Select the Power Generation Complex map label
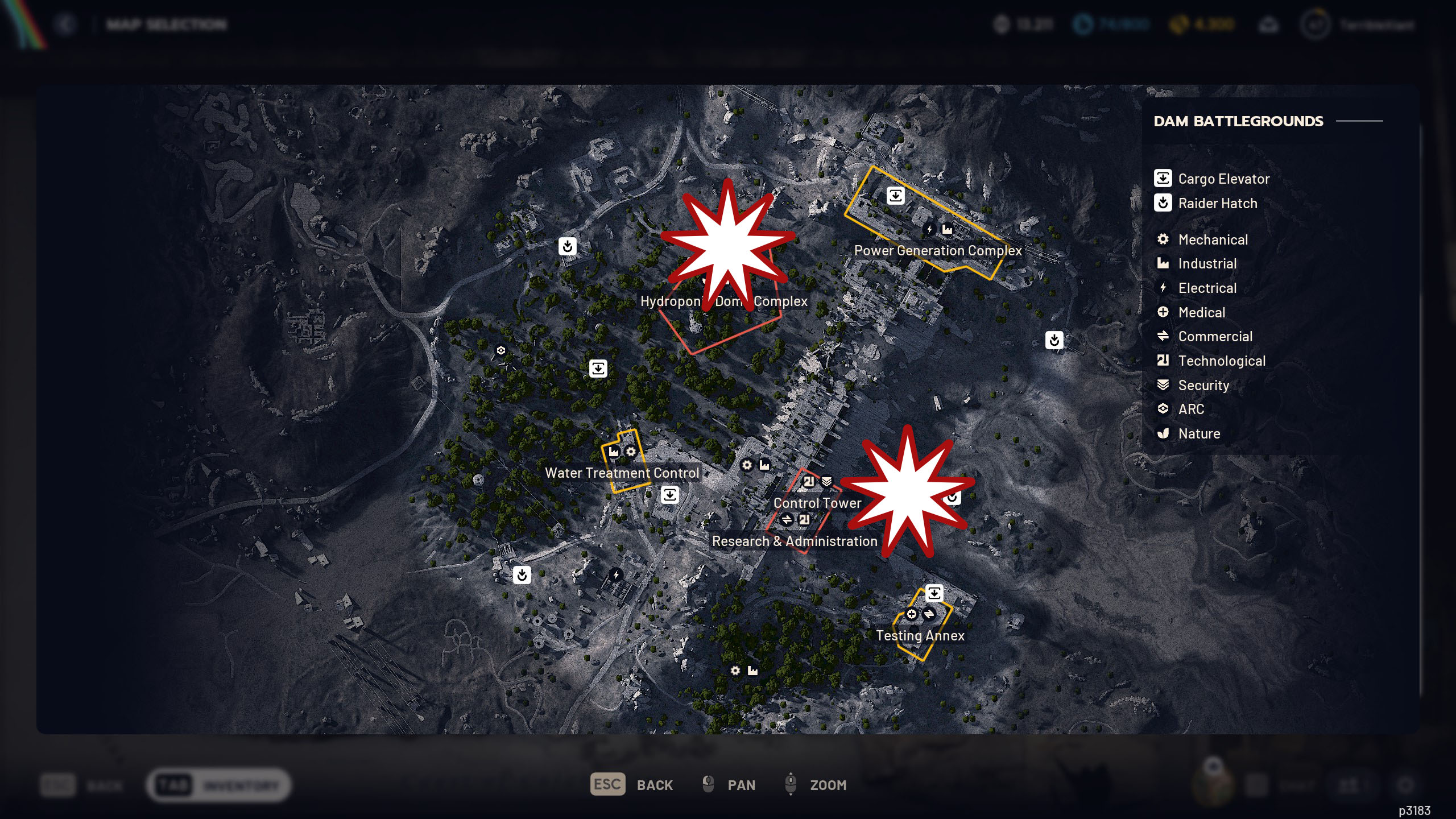This screenshot has width=1456, height=819. [938, 251]
